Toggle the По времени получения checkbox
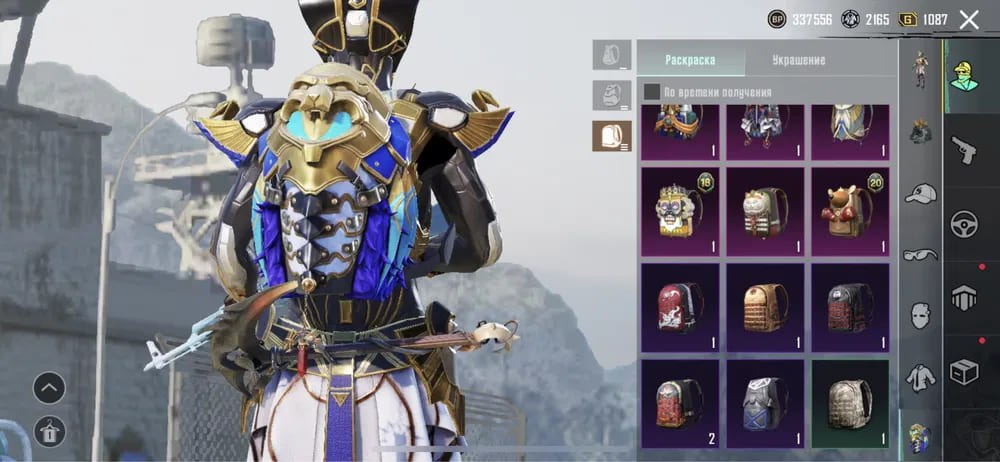 pyautogui.click(x=652, y=92)
